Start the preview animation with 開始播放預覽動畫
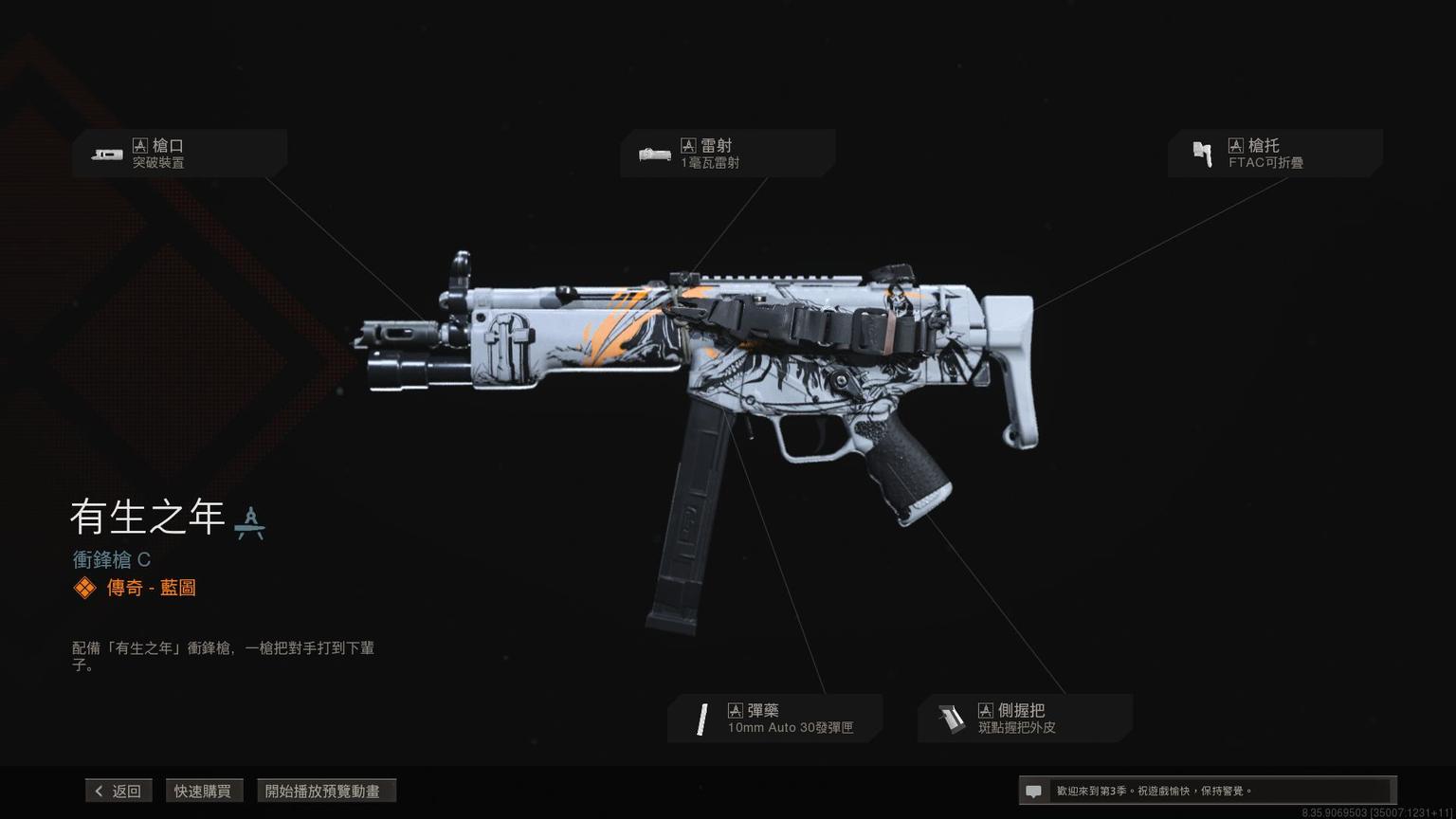This screenshot has width=1456, height=819. click(x=325, y=791)
